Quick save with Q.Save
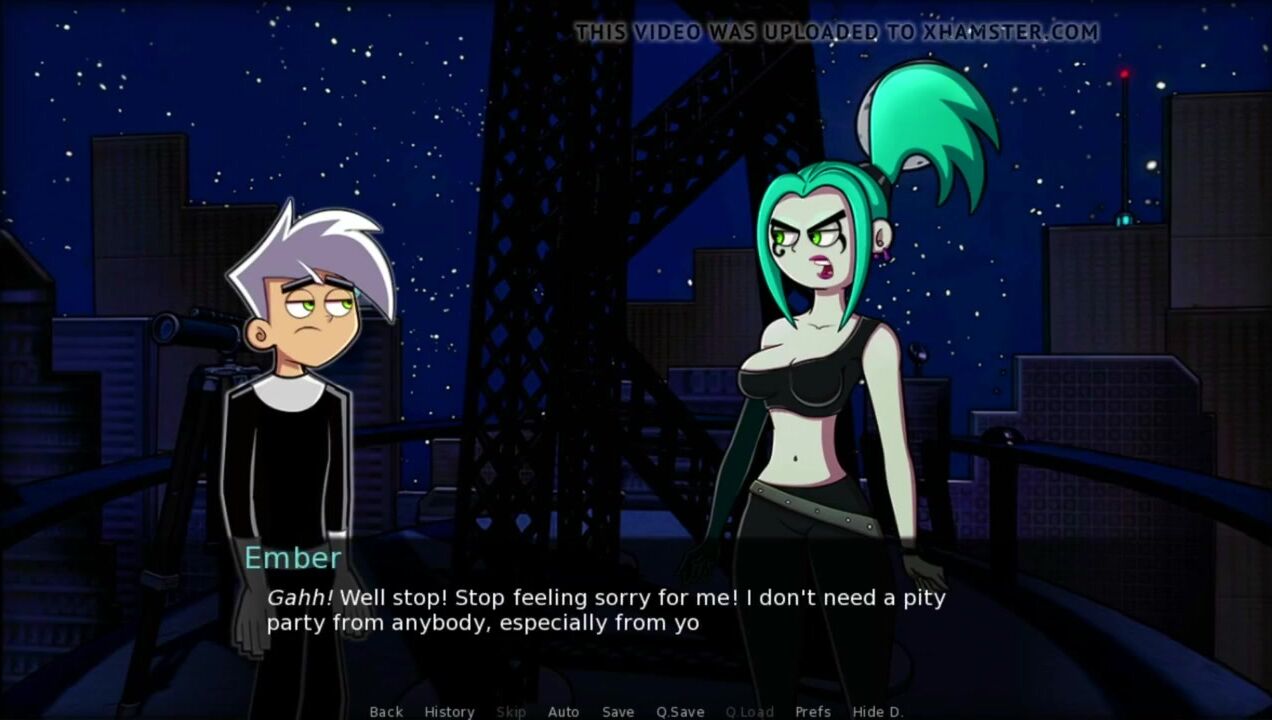Screen dimensions: 1272x720 click(680, 712)
